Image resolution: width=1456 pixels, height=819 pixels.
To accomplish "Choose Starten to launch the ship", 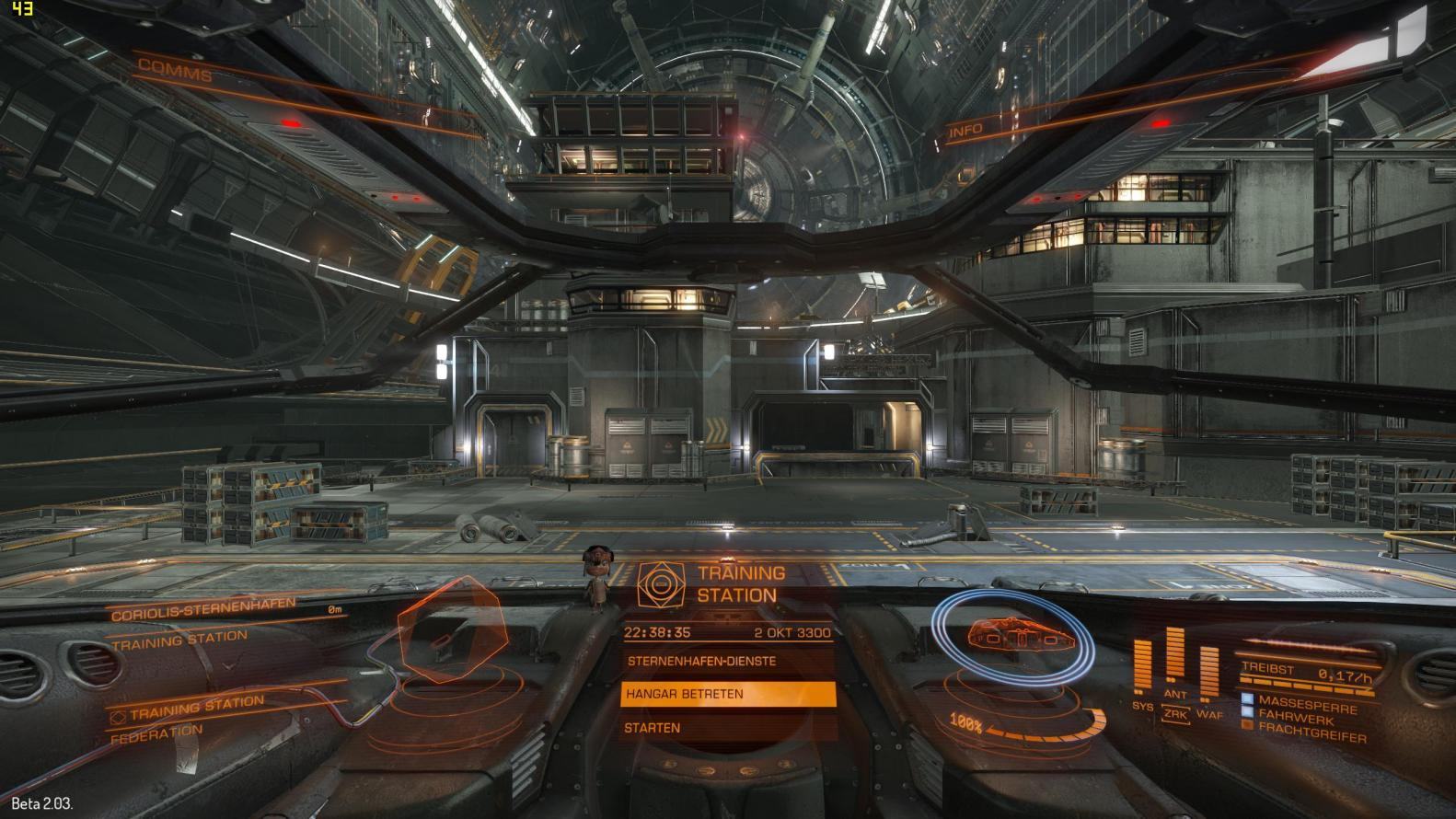I will coord(653,728).
